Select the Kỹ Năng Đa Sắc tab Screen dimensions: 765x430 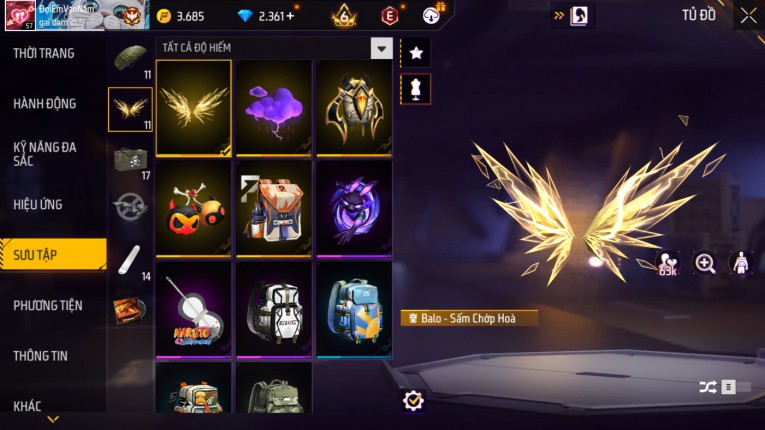coord(45,153)
